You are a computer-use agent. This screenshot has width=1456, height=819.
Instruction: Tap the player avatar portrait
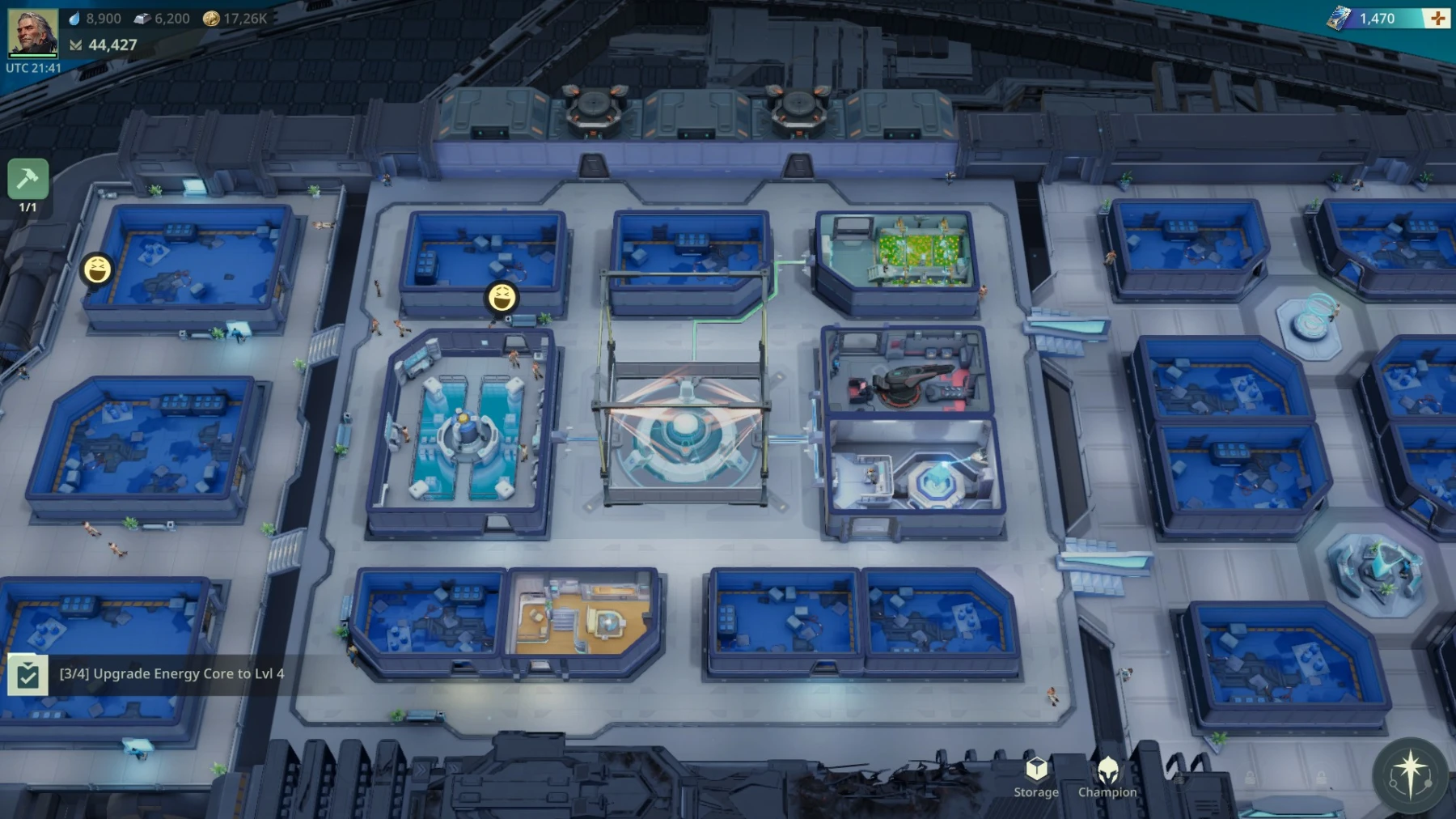34,32
